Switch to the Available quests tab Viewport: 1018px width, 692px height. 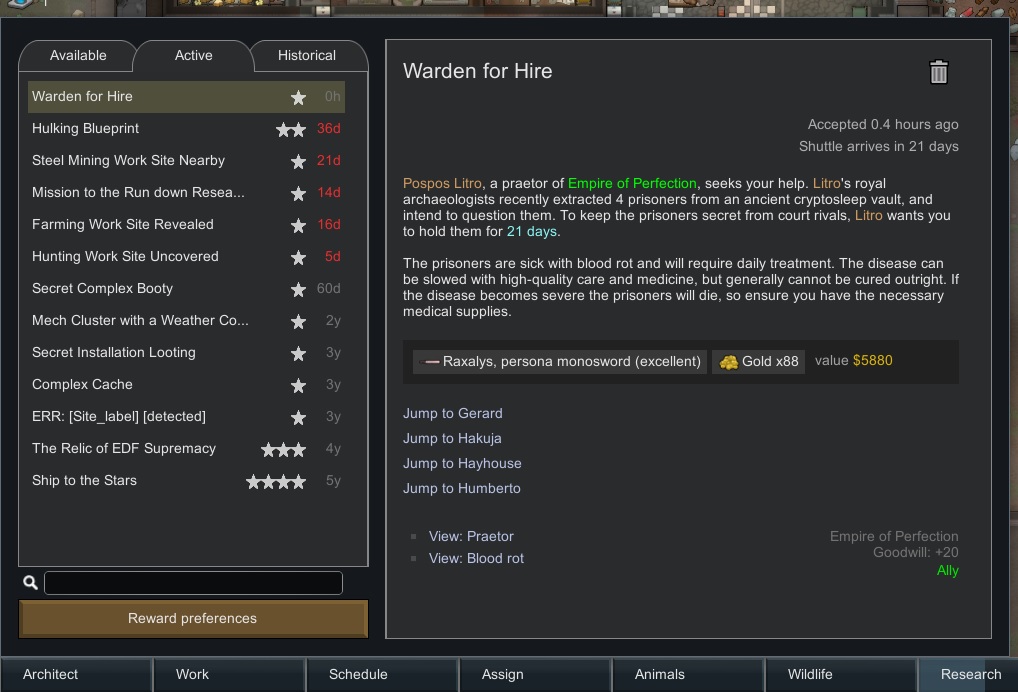pos(78,56)
